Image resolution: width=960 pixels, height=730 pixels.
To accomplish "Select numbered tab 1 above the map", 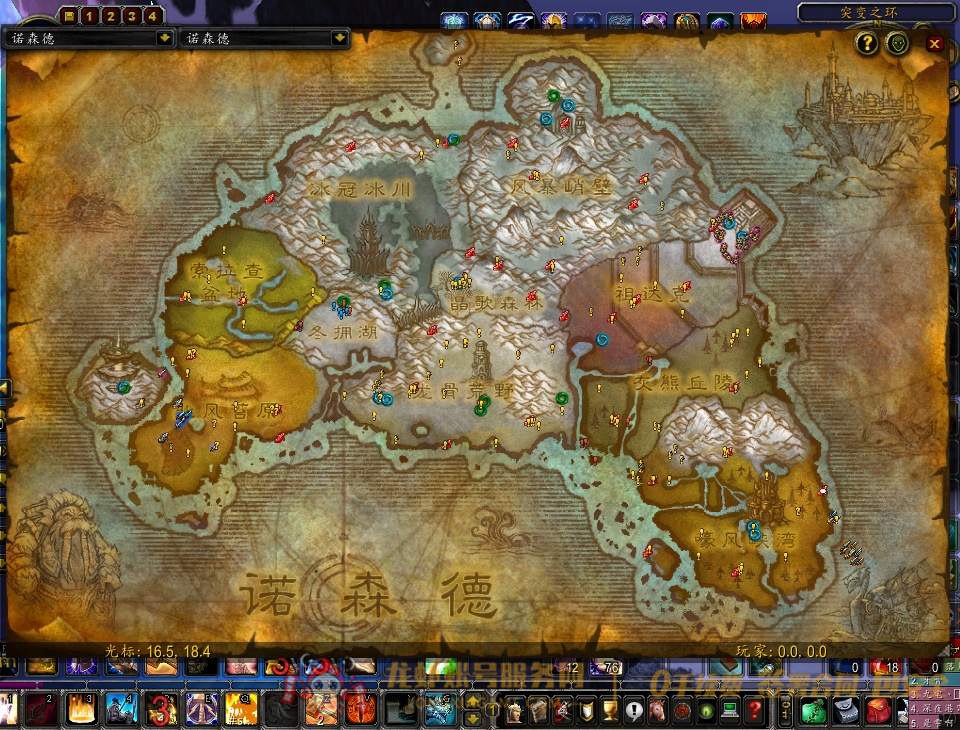I will [x=88, y=15].
